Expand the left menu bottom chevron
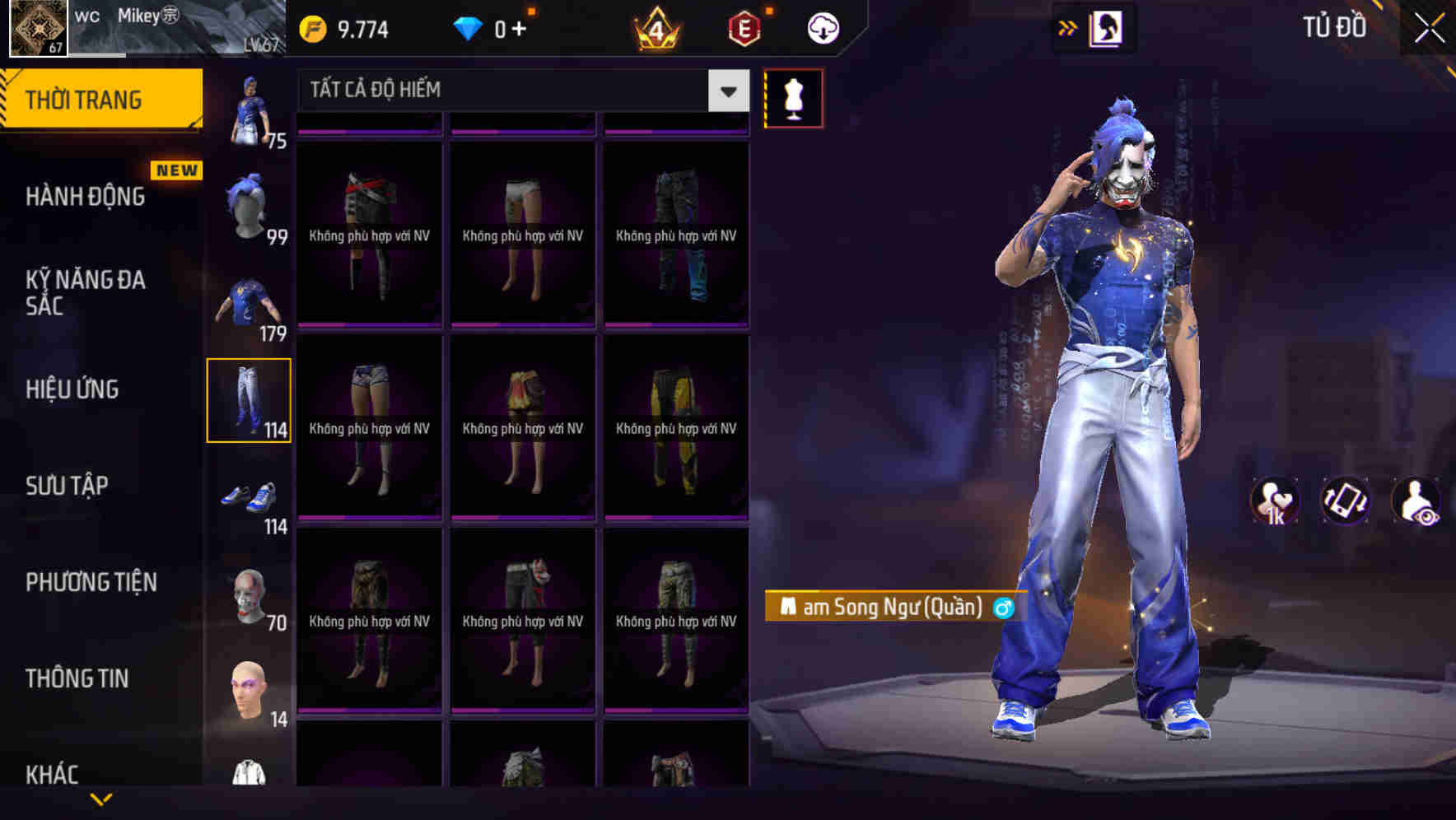The height and width of the screenshot is (820, 1456). point(100,797)
